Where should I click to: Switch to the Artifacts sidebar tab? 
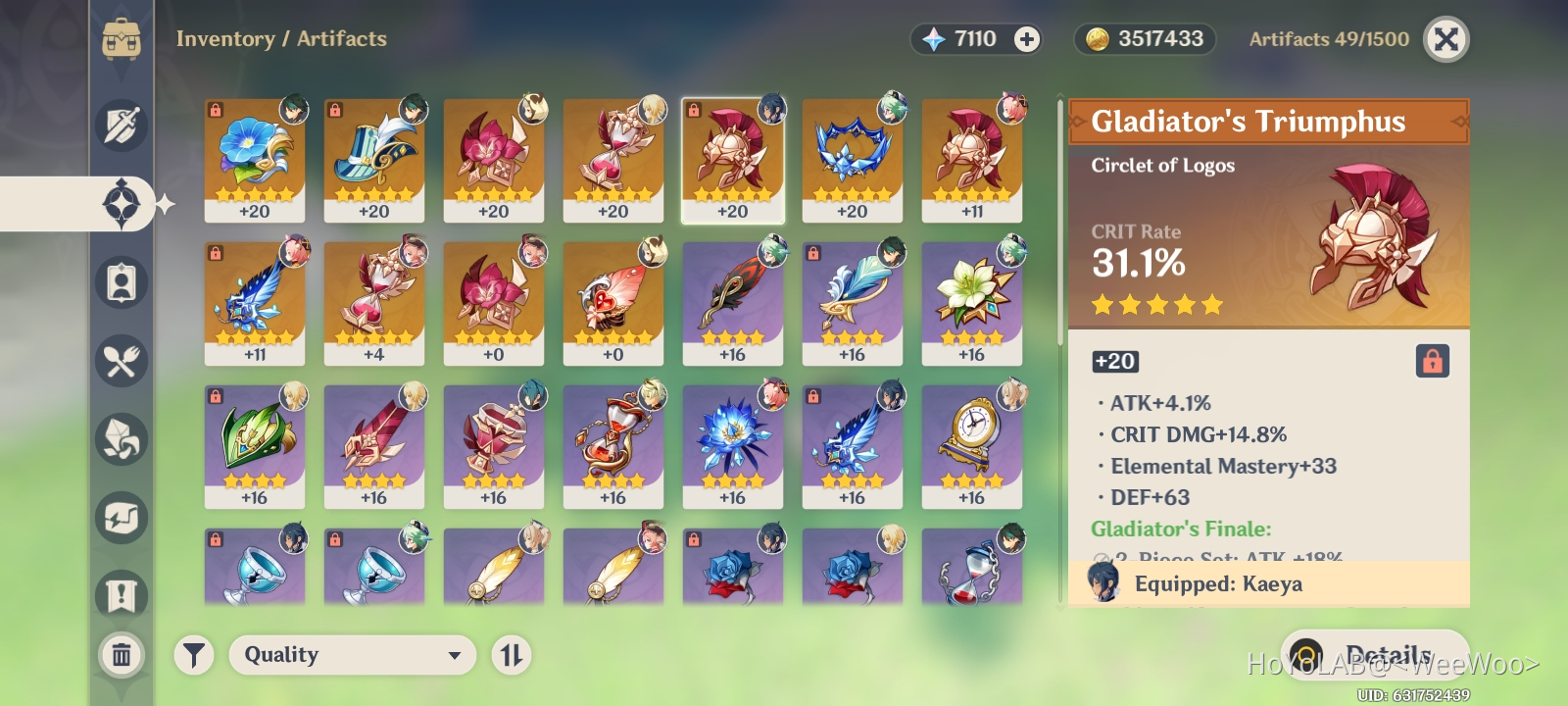coord(121,204)
